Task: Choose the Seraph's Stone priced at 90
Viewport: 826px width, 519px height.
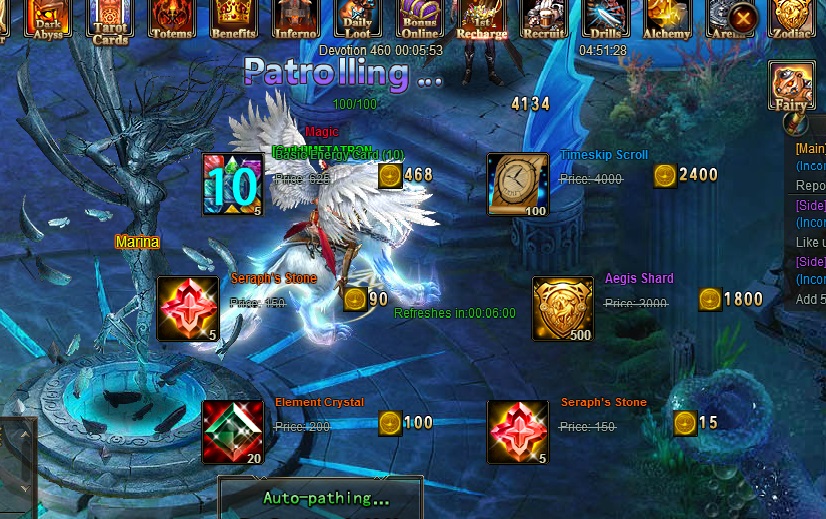Action: point(188,308)
